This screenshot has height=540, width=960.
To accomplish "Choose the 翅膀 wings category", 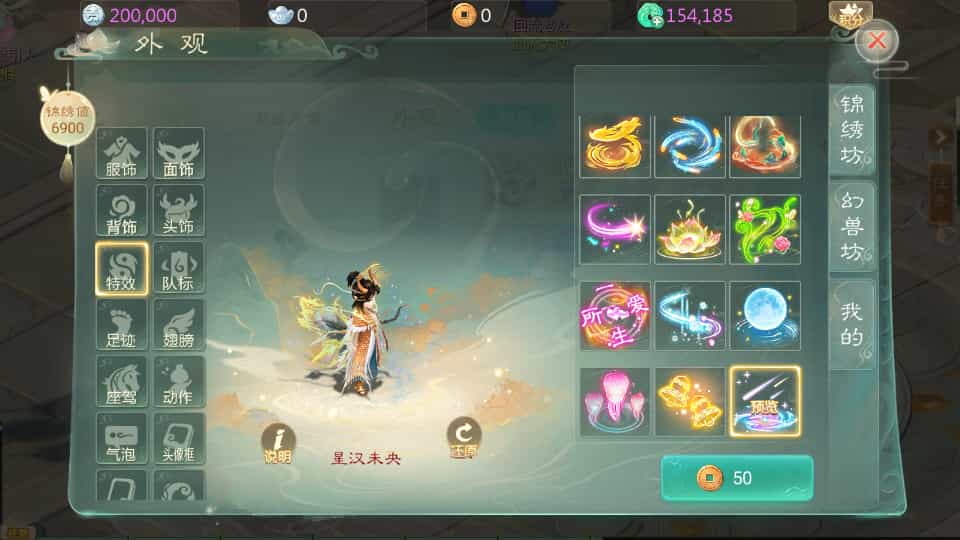I will [x=178, y=325].
